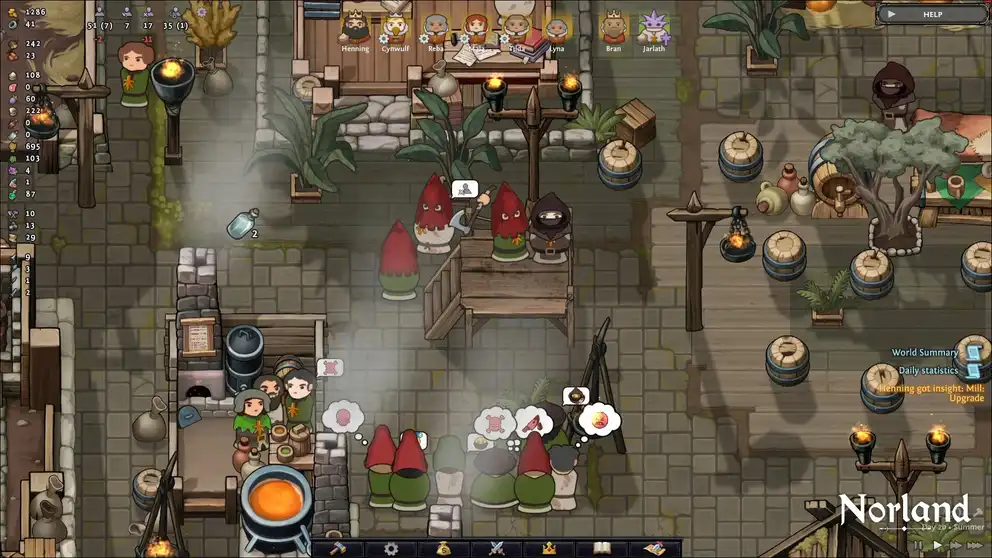Open the Henning insight notification
Image resolution: width=992 pixels, height=558 pixels.
pos(931,393)
